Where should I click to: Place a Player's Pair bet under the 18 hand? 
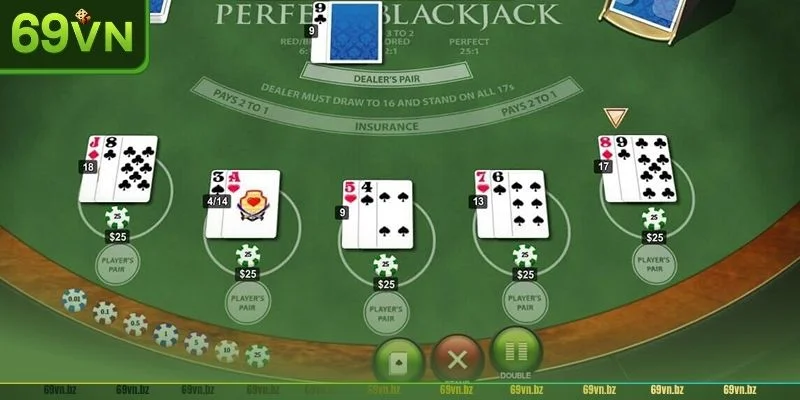(119, 262)
